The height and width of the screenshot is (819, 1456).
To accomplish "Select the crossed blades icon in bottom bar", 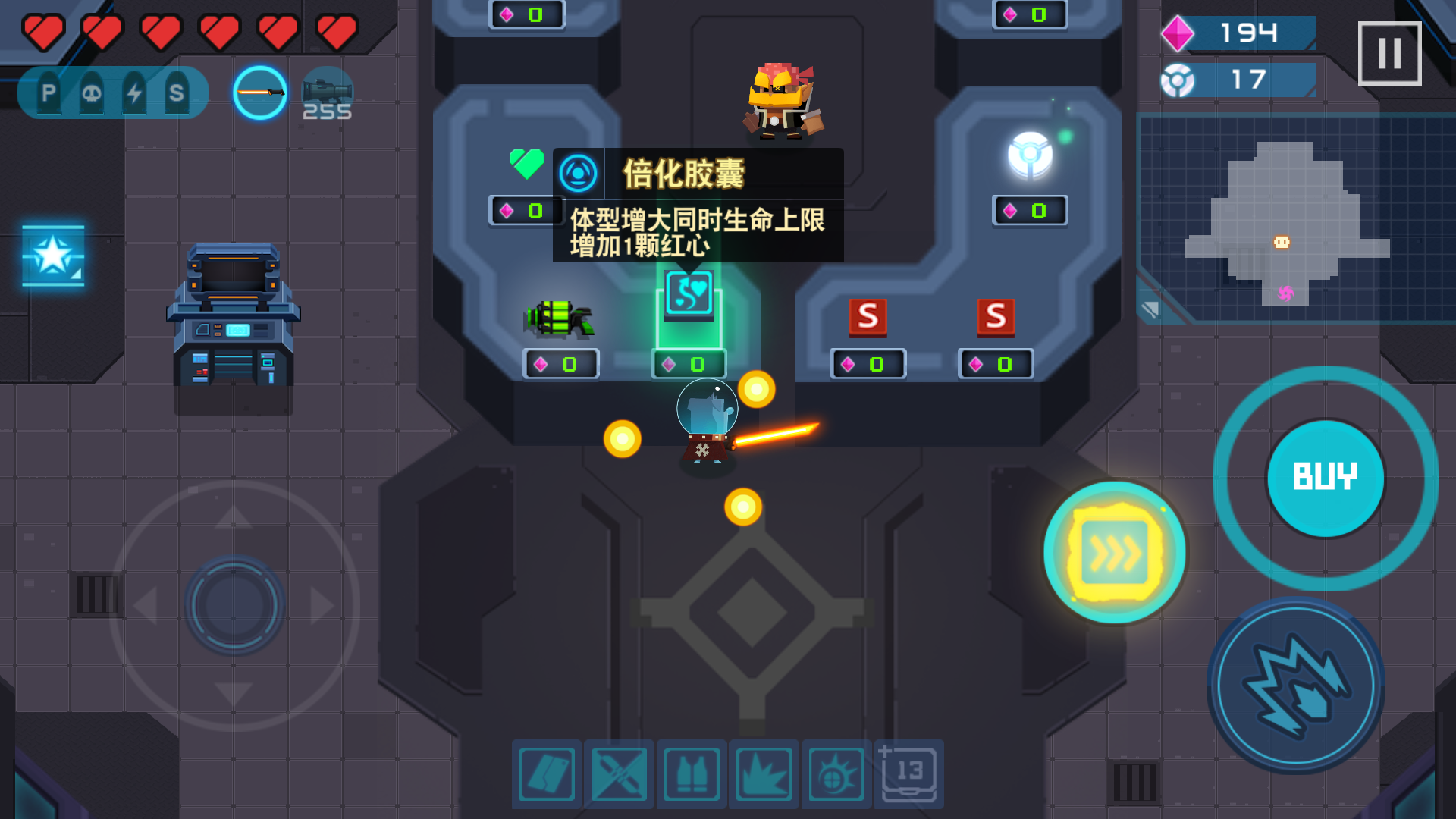I will (619, 774).
